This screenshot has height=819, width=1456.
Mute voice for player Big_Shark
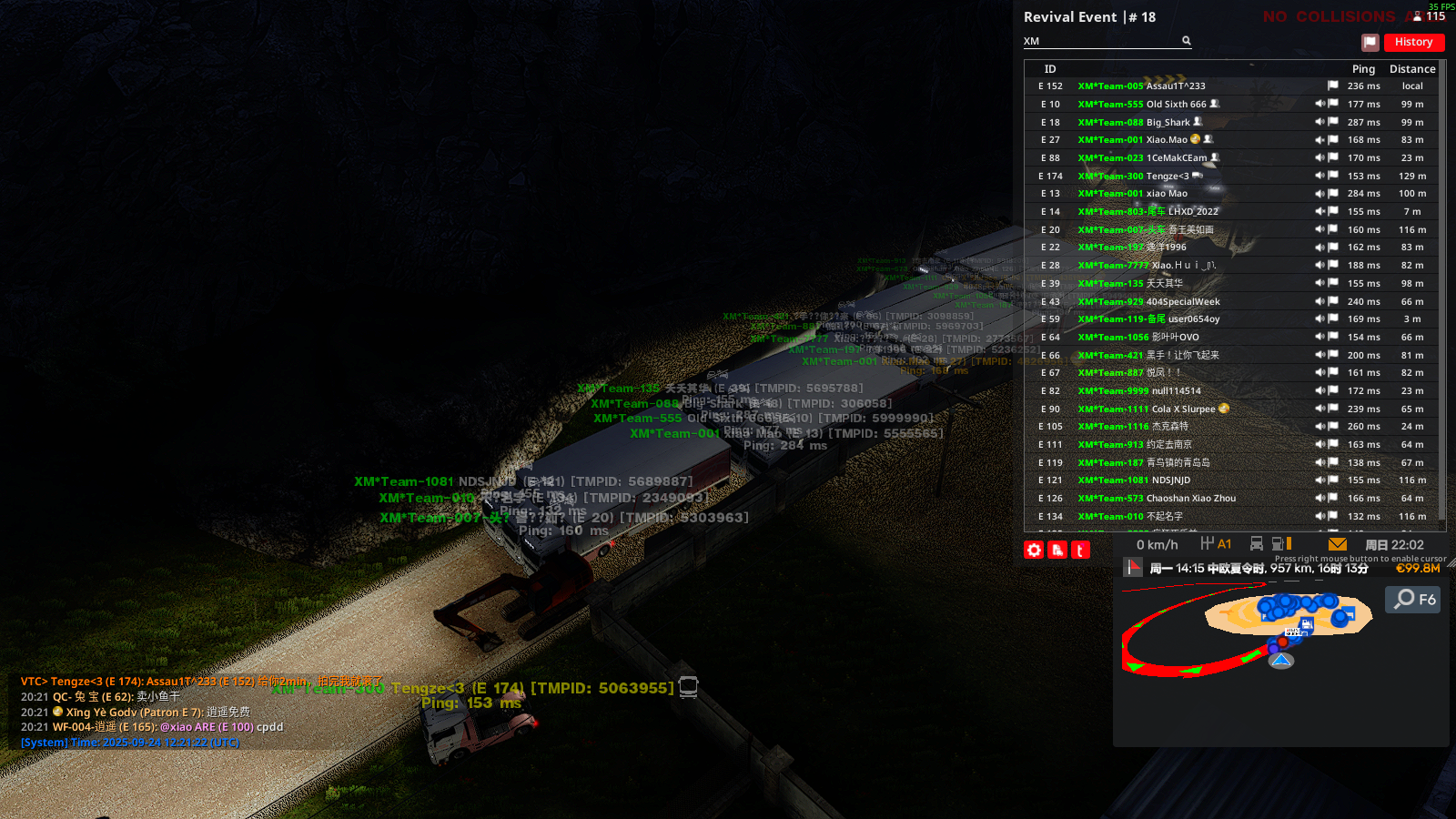(1319, 122)
